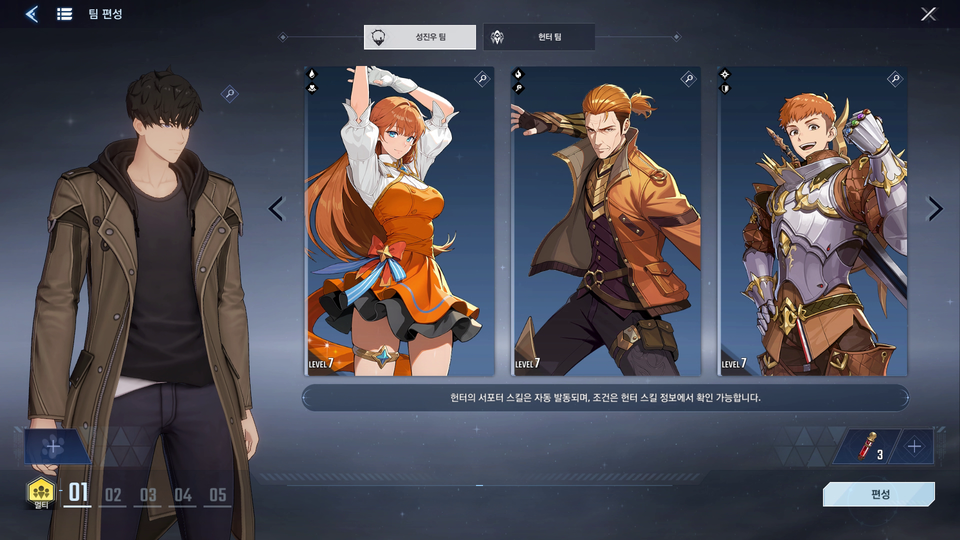Select the orange-dress female hunter card
Screen dimensions: 960x540
(x=399, y=222)
